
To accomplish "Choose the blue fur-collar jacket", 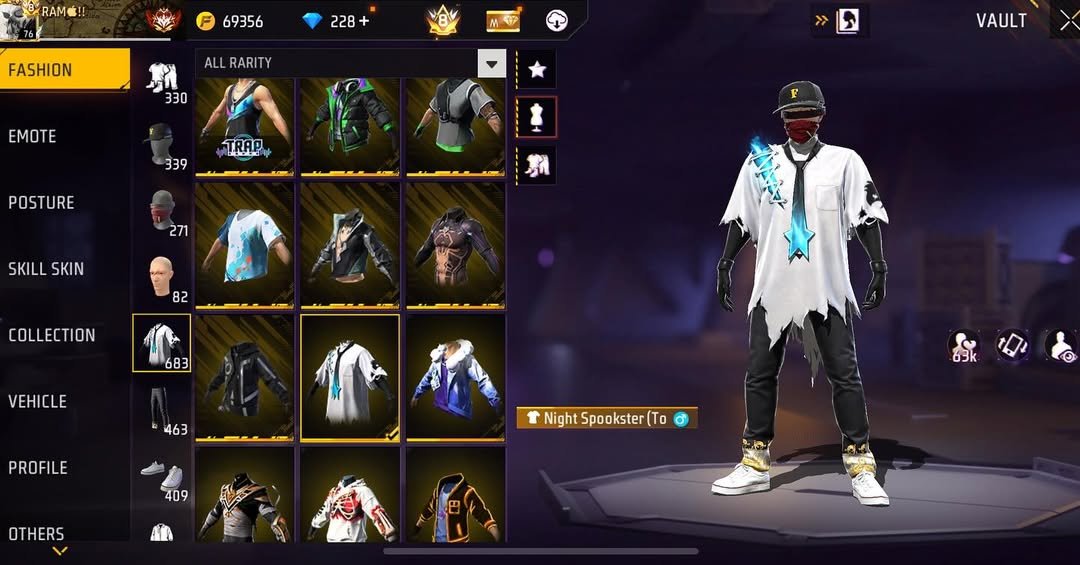I will (455, 377).
